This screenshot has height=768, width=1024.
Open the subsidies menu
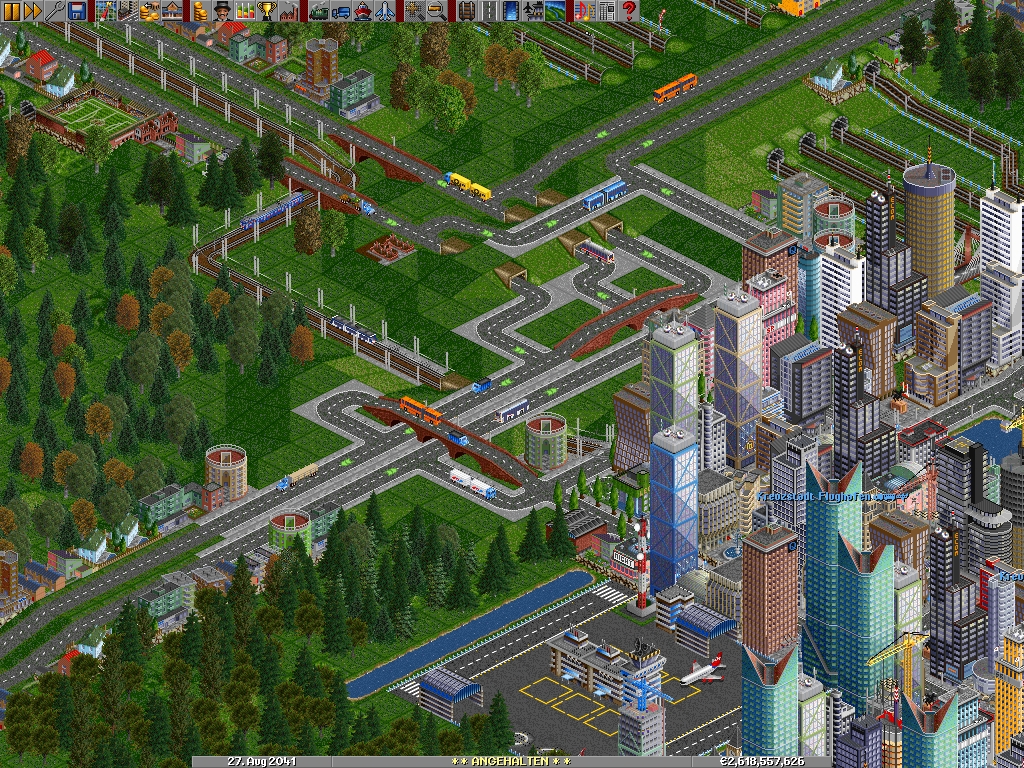[151, 11]
